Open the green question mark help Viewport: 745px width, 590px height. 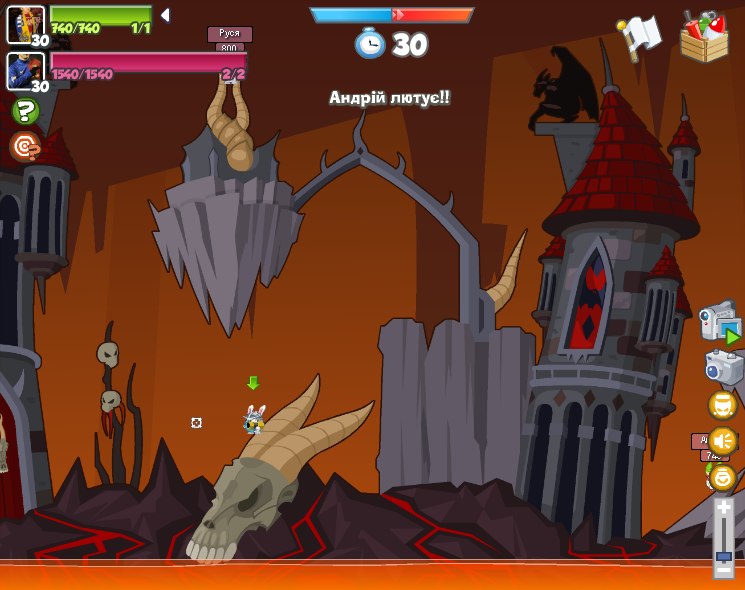click(x=25, y=110)
